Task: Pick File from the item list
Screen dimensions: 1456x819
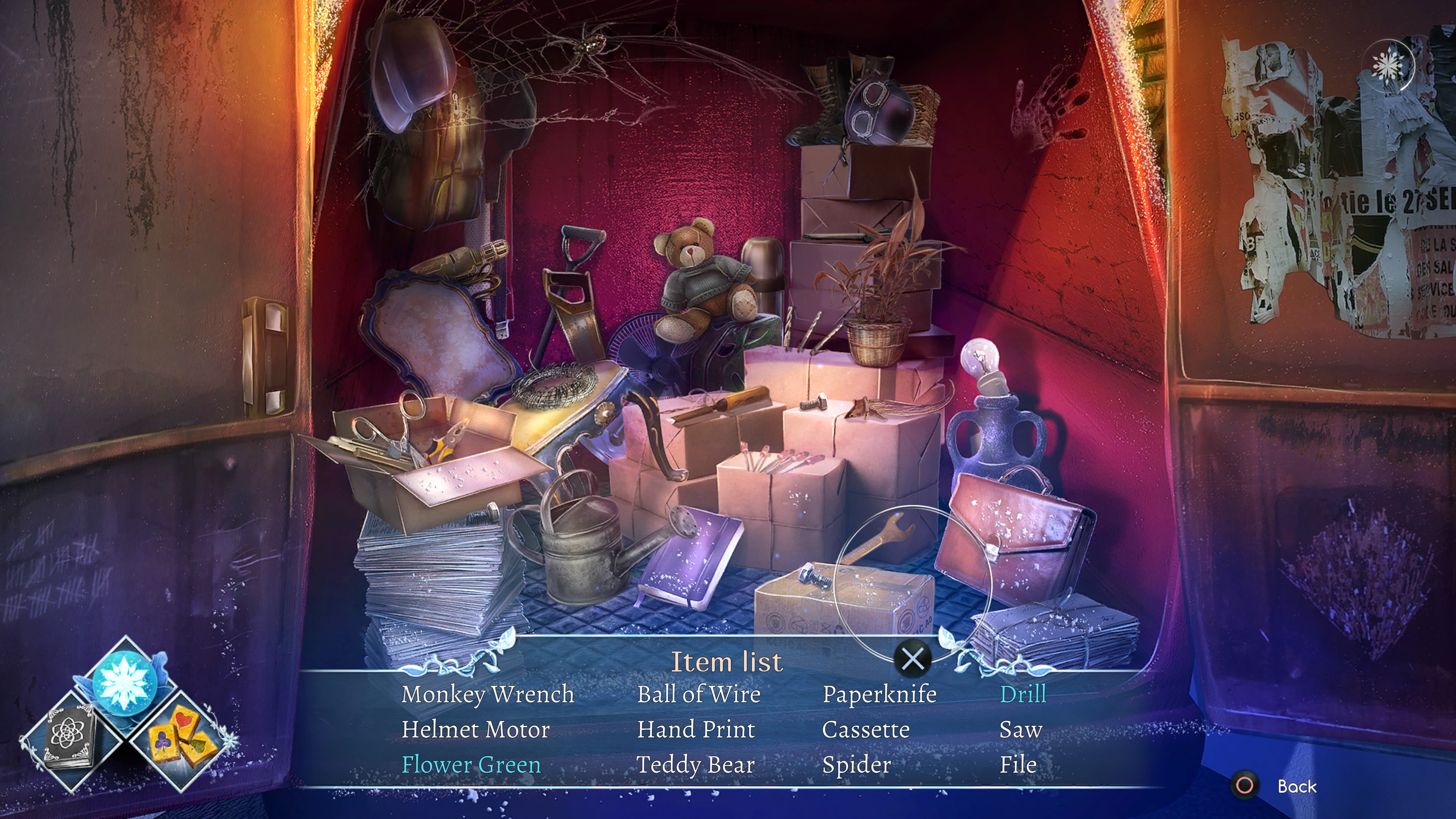Action: click(x=1018, y=765)
